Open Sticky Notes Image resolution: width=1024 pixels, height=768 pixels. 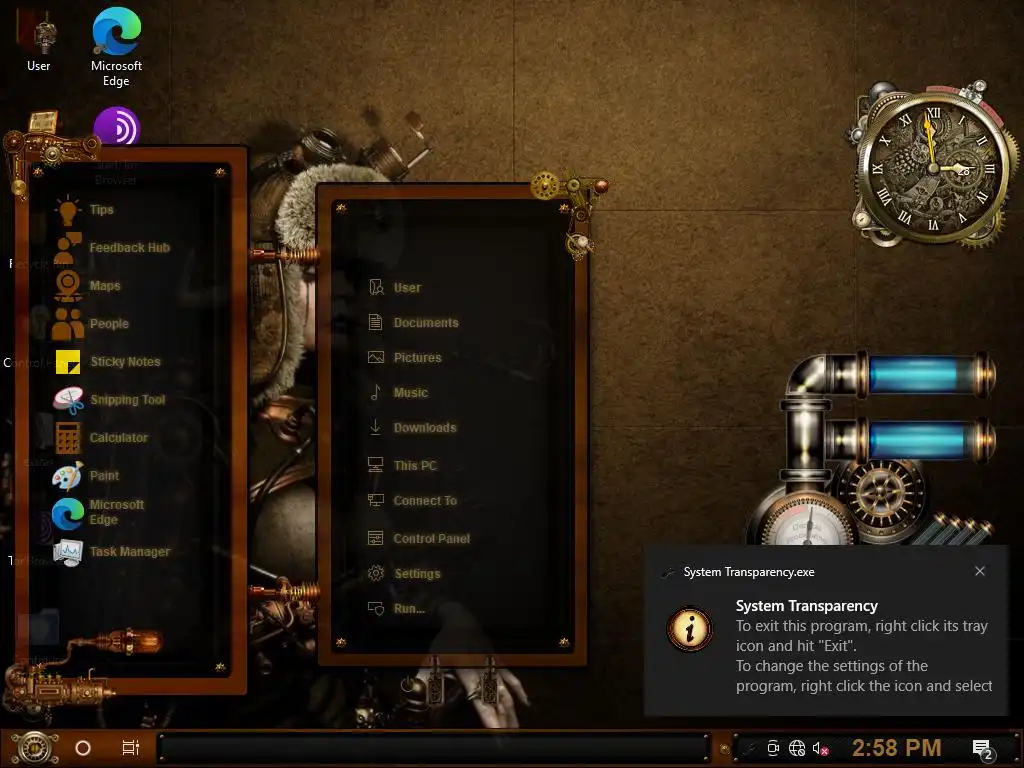(124, 362)
